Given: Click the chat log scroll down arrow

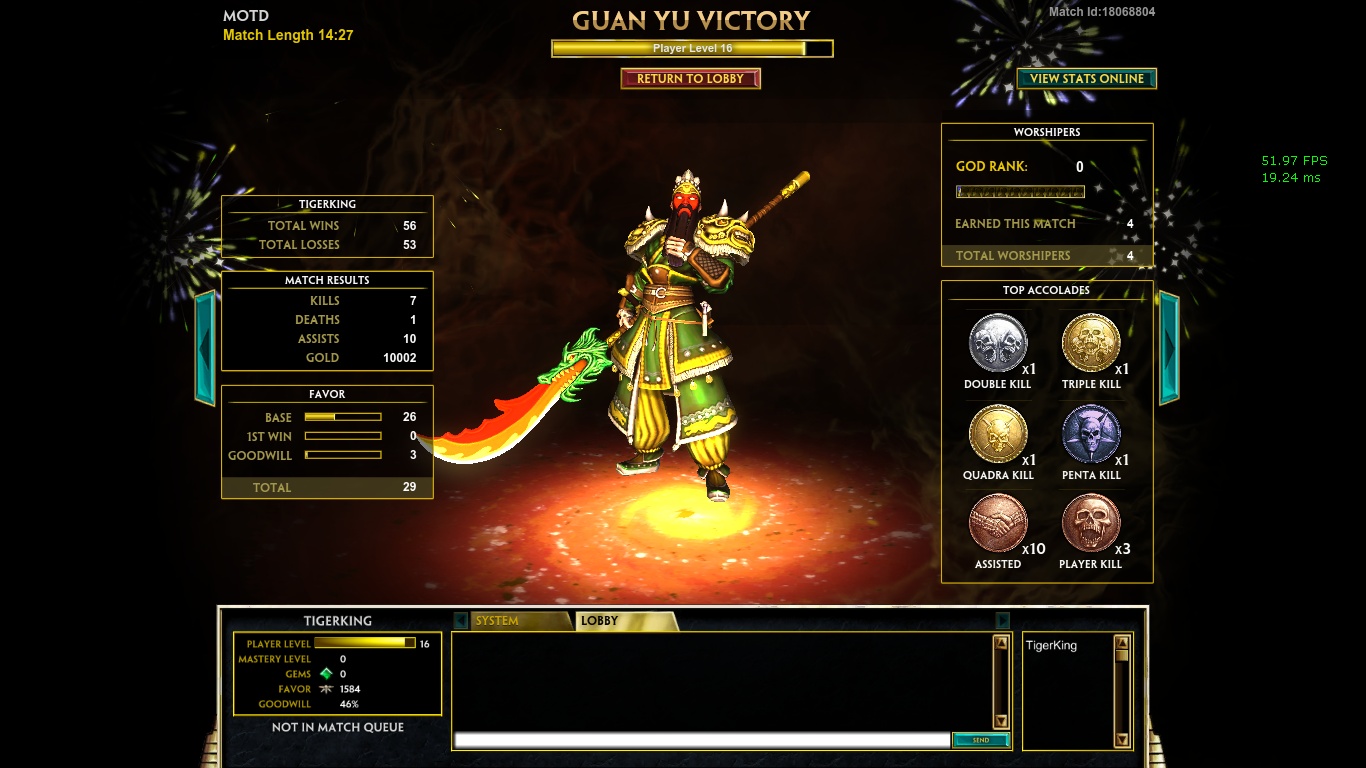Looking at the screenshot, I should point(1001,721).
